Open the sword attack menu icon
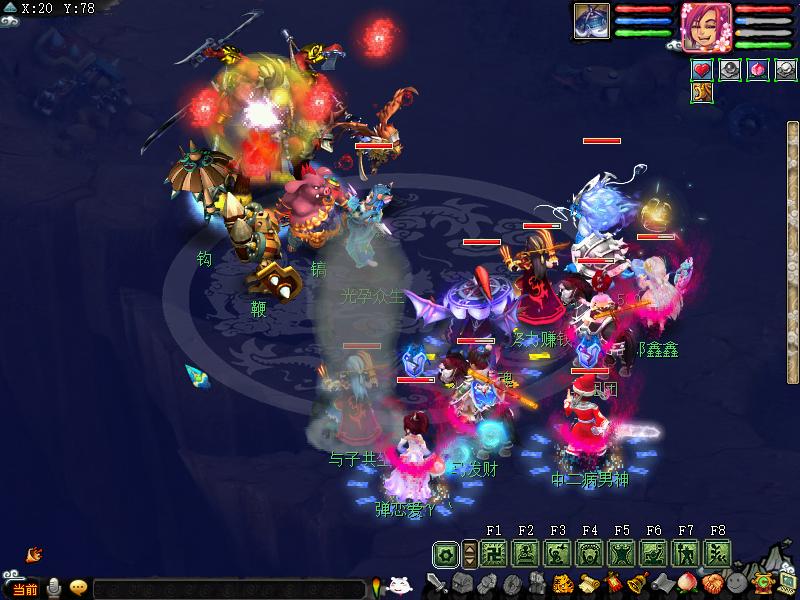This screenshot has width=800, height=600. coord(437,583)
